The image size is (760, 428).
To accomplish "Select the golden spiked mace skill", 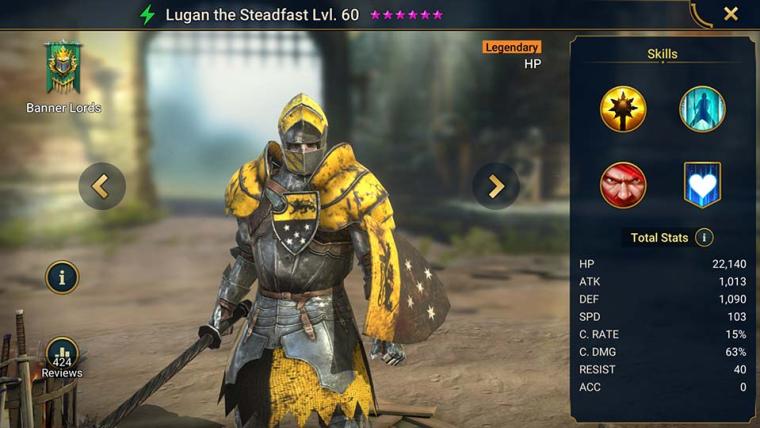I will tap(623, 109).
